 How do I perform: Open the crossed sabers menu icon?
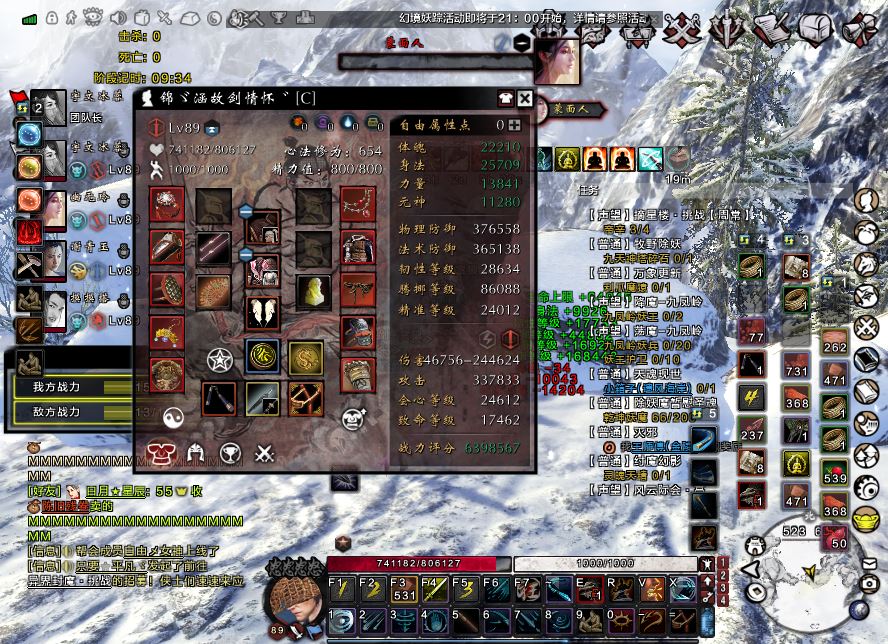point(685,31)
